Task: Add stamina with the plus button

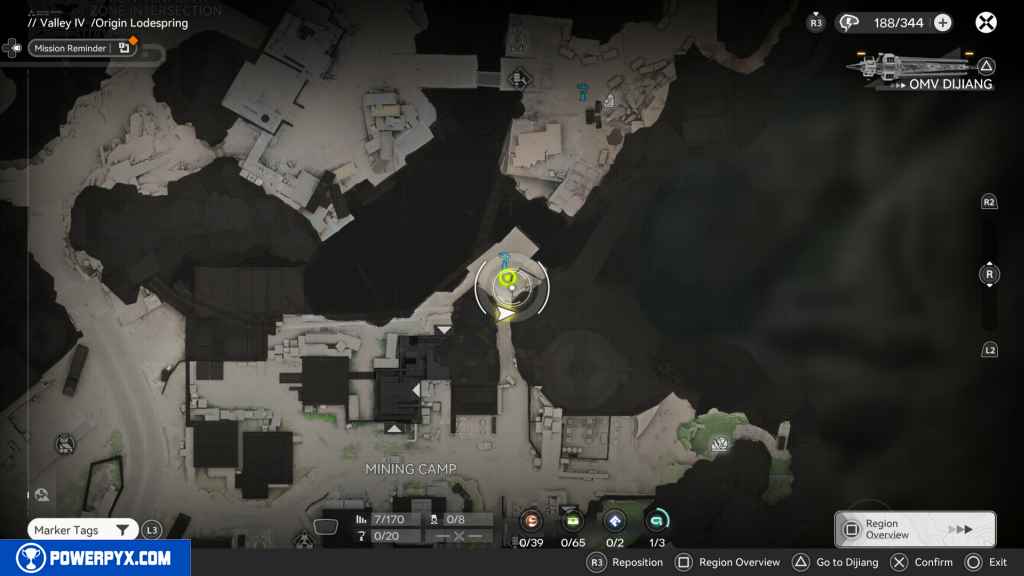Action: pos(942,23)
